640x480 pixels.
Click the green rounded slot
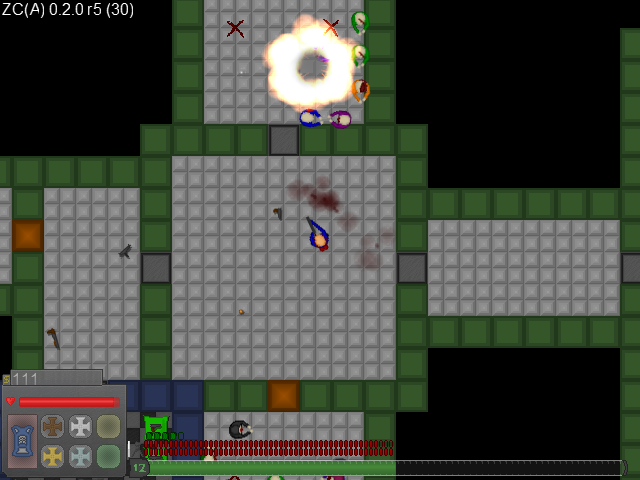(x=108, y=456)
